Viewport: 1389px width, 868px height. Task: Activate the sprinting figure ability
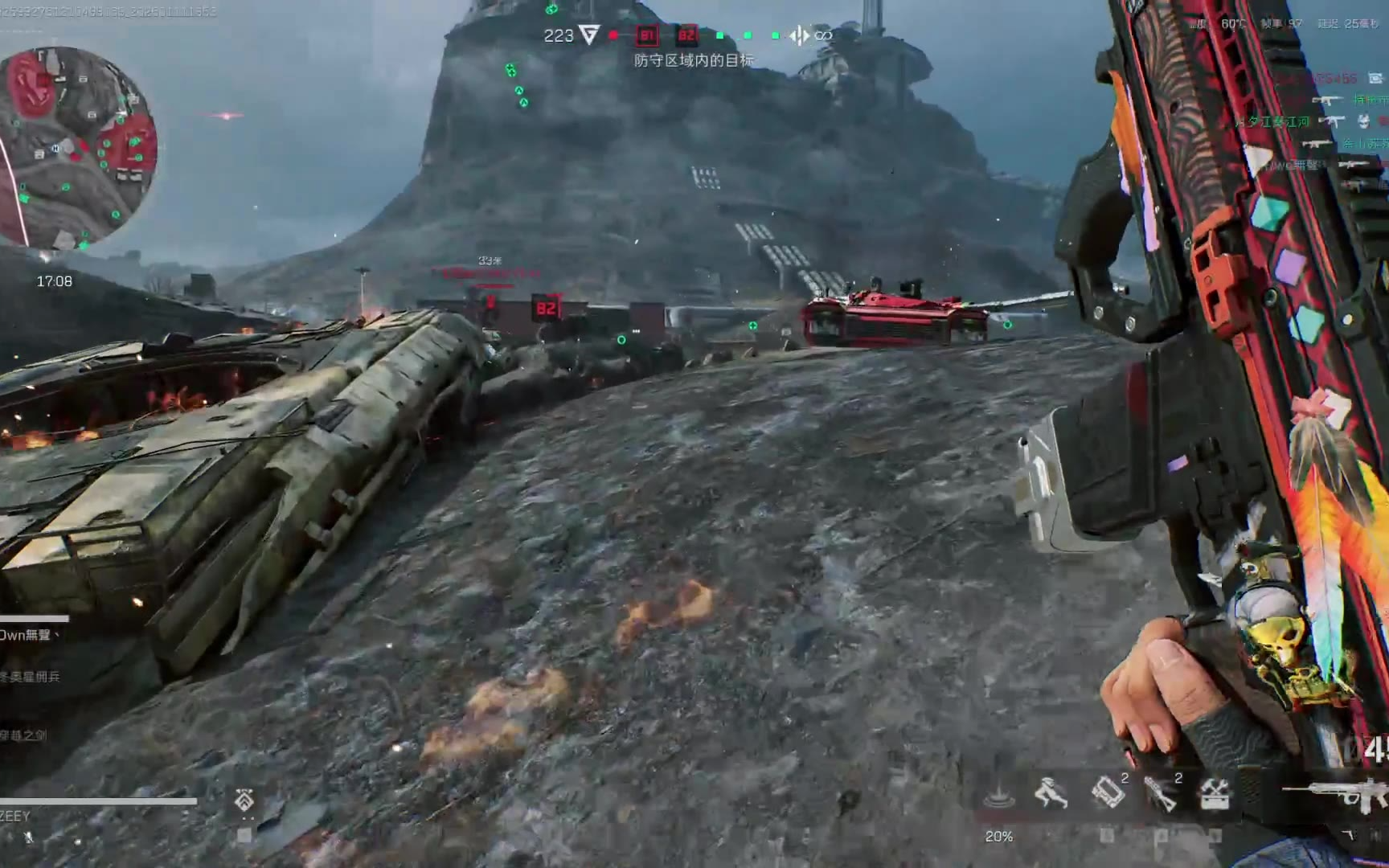pos(1051,793)
